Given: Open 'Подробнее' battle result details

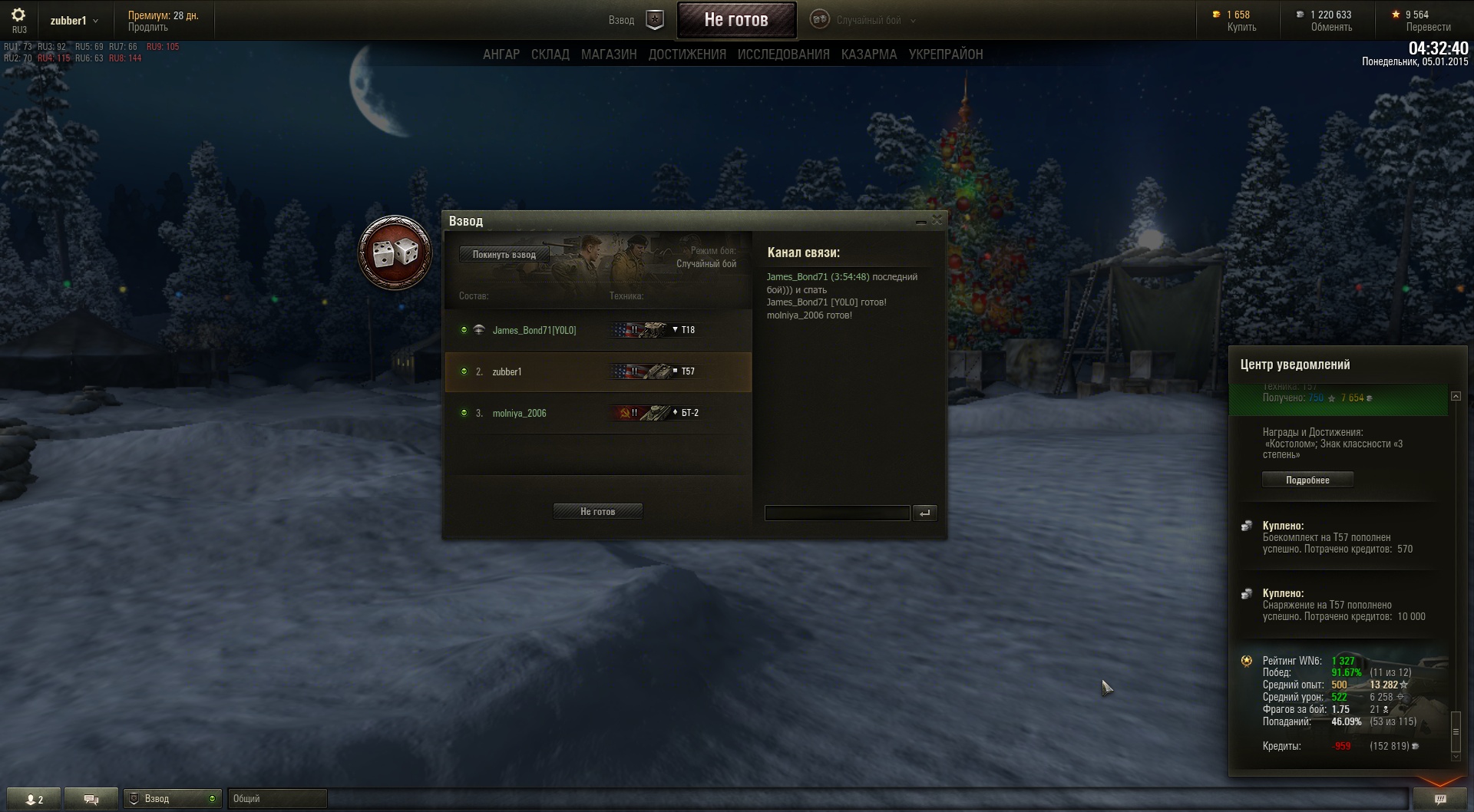Looking at the screenshot, I should click(1307, 480).
